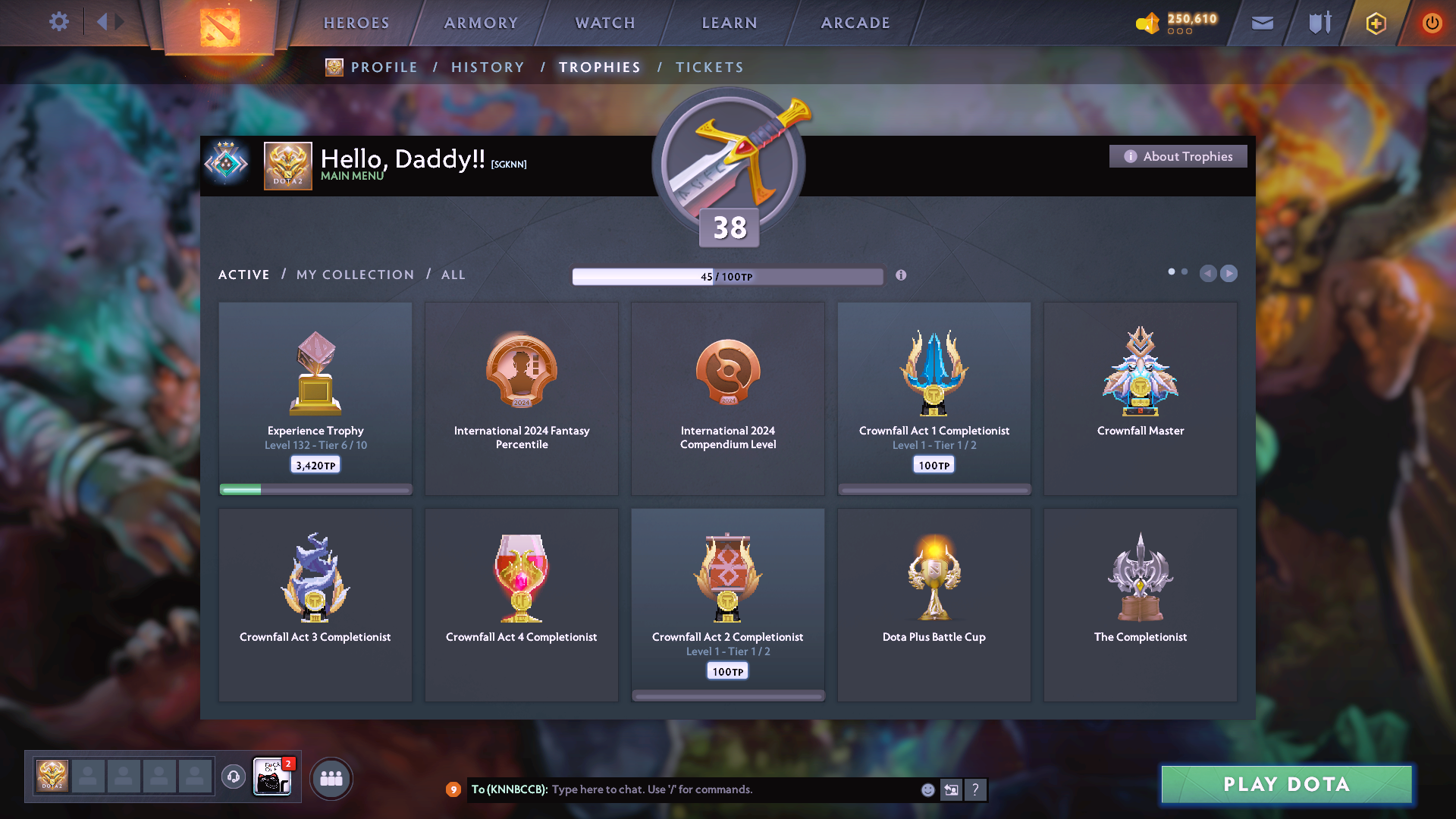Select the Learn menu entry
The height and width of the screenshot is (819, 1456).
coord(730,23)
